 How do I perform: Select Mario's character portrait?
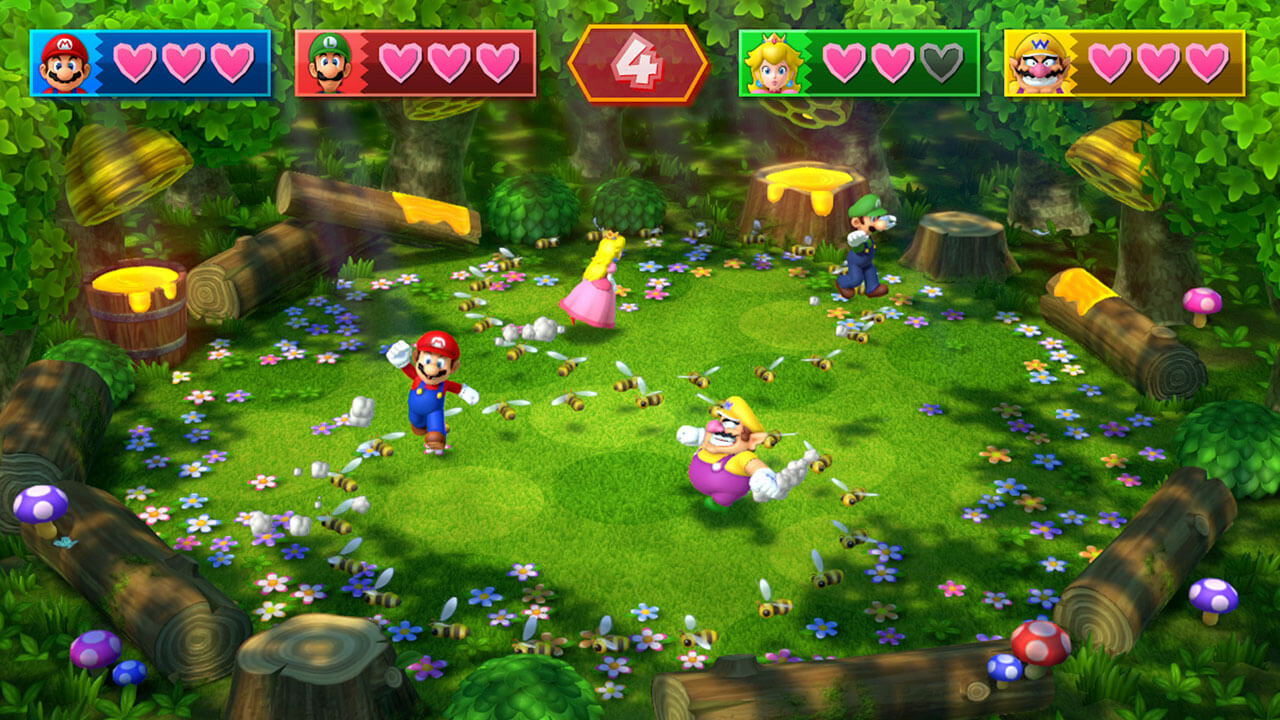62,60
